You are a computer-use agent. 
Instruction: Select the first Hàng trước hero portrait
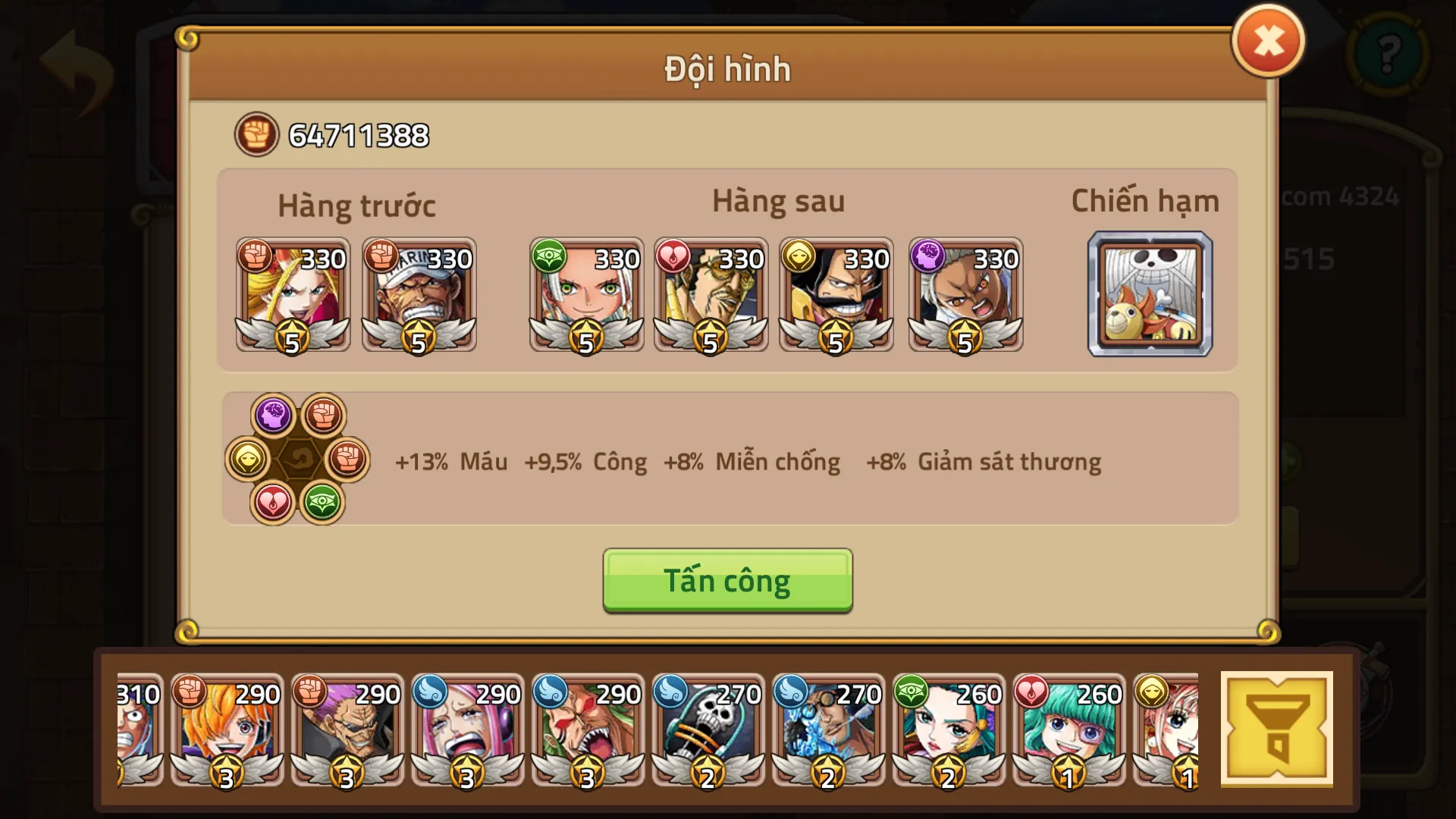293,296
